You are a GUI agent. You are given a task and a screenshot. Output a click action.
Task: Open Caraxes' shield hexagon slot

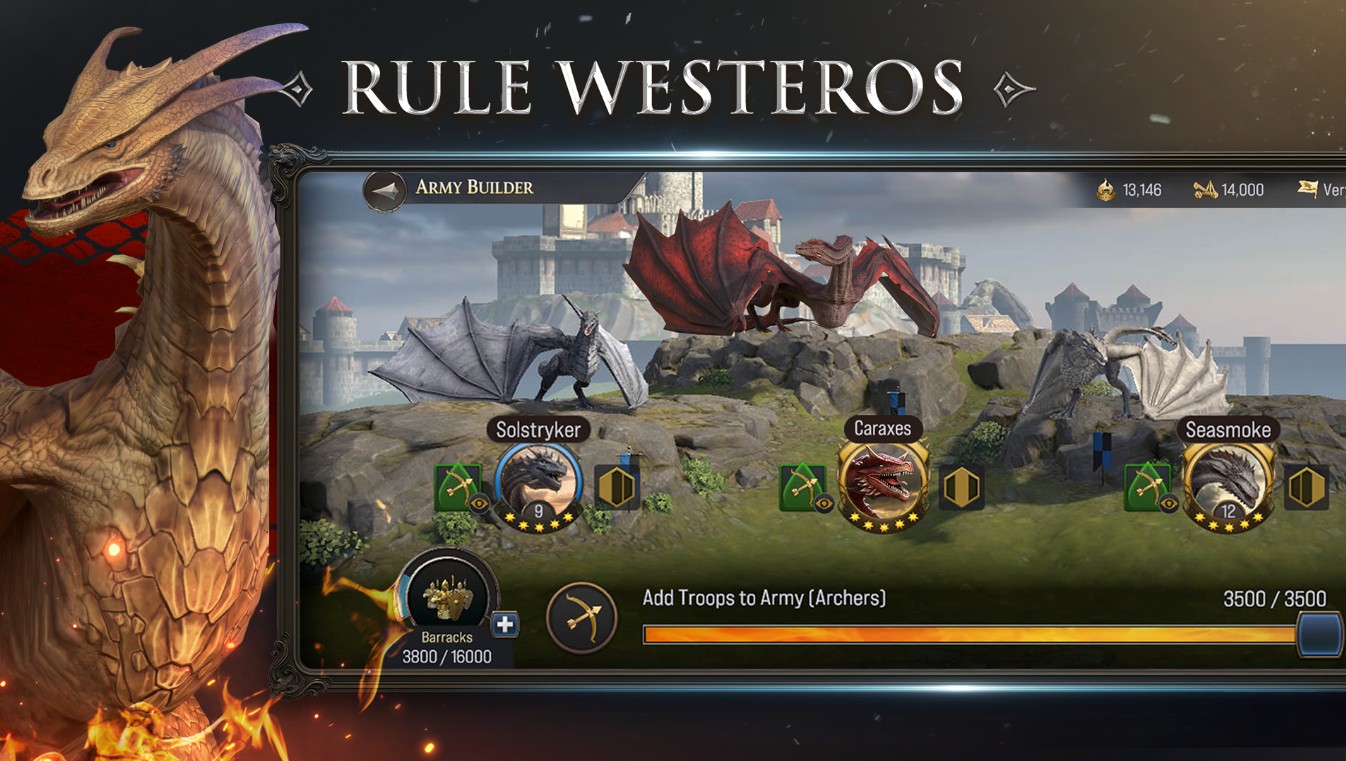[x=961, y=487]
